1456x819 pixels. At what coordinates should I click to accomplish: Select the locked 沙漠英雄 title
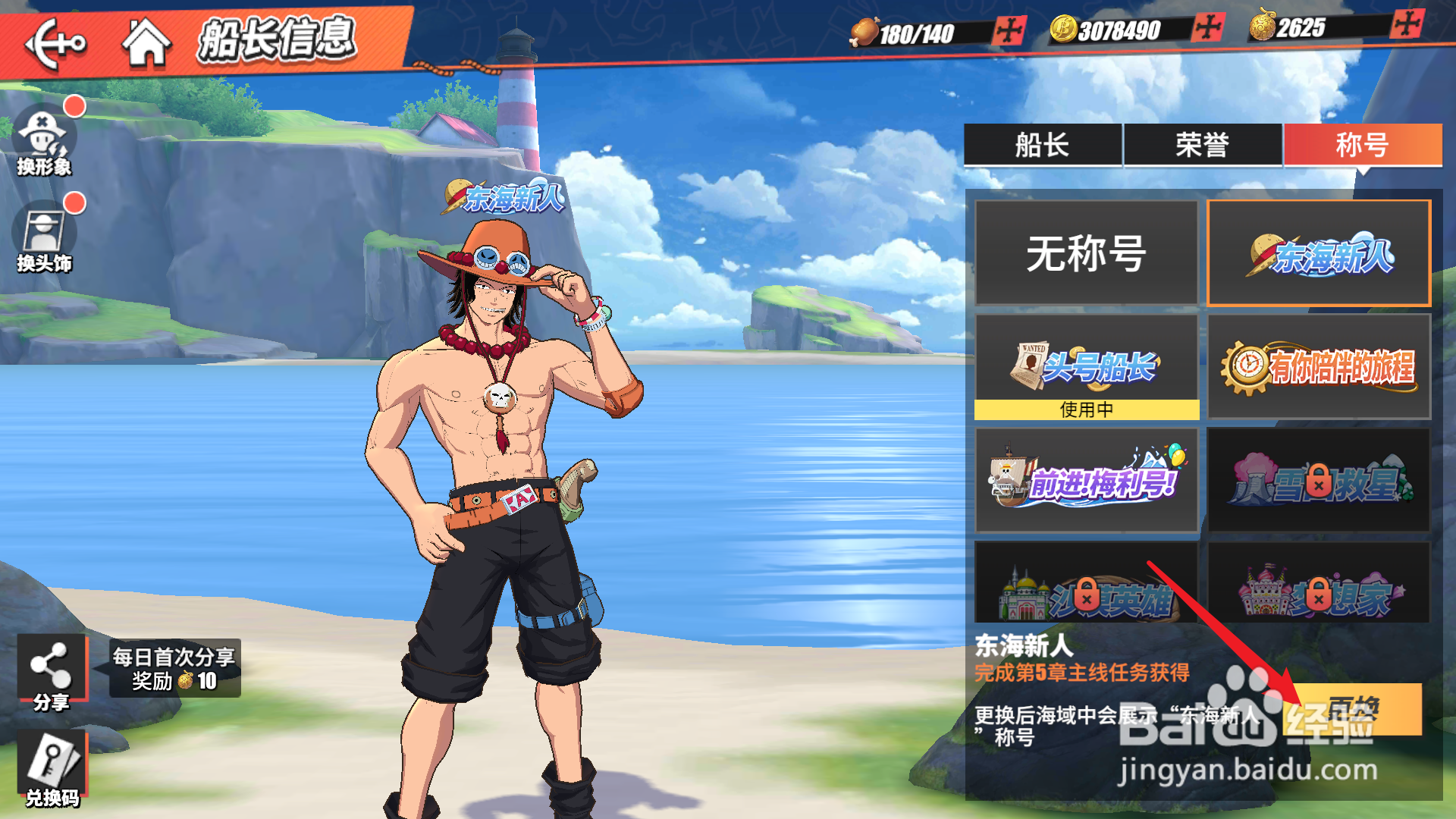pos(1086,584)
